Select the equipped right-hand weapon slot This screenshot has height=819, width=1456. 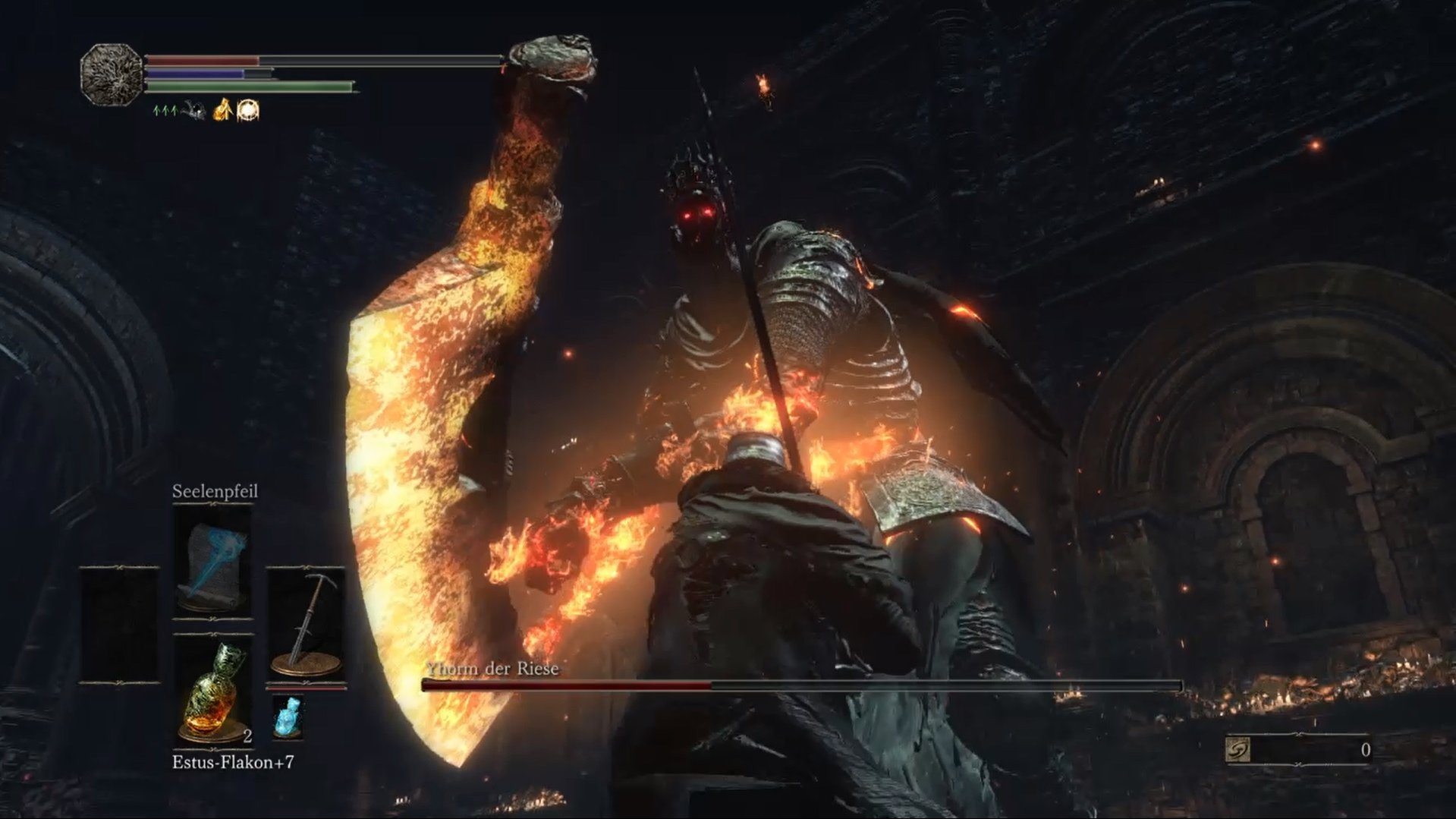[x=306, y=624]
